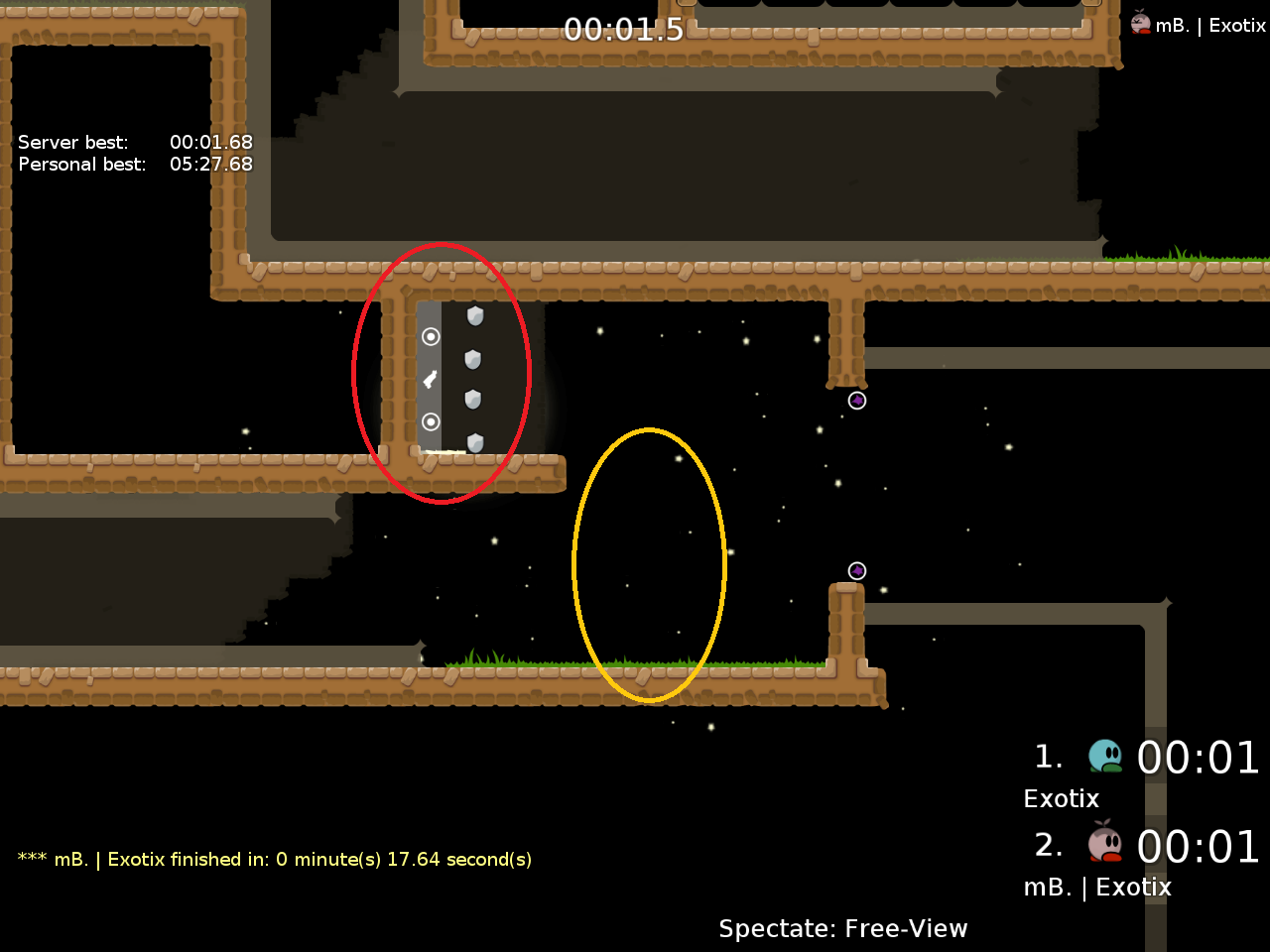Click the third armor shield pickup above the ledge
Viewport: 1270px width, 952px height.
coord(471,400)
